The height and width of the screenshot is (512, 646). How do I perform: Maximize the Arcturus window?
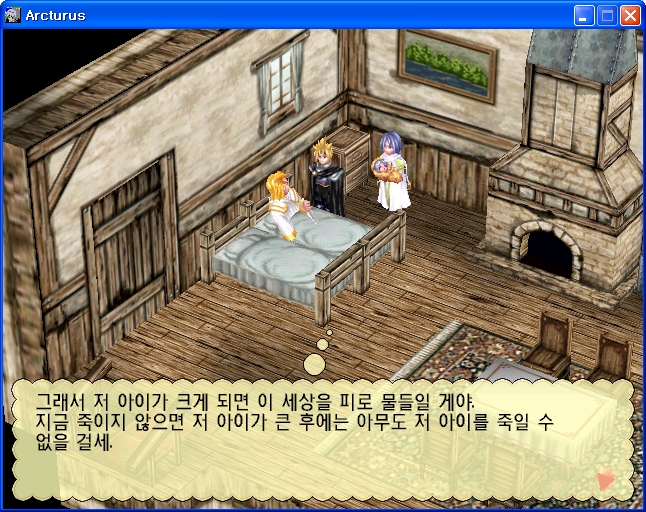pyautogui.click(x=607, y=15)
